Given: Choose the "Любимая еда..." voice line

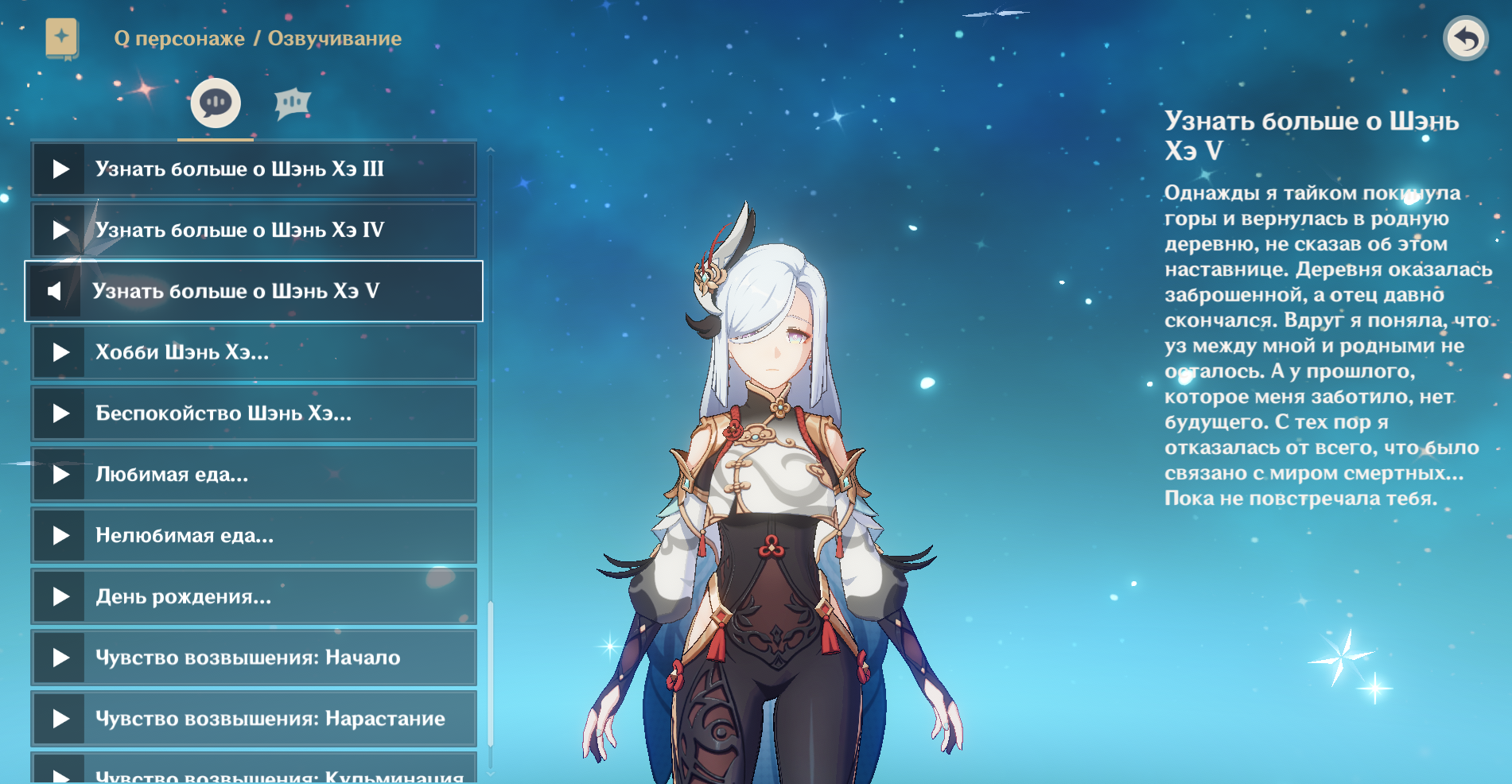Looking at the screenshot, I should point(253,475).
